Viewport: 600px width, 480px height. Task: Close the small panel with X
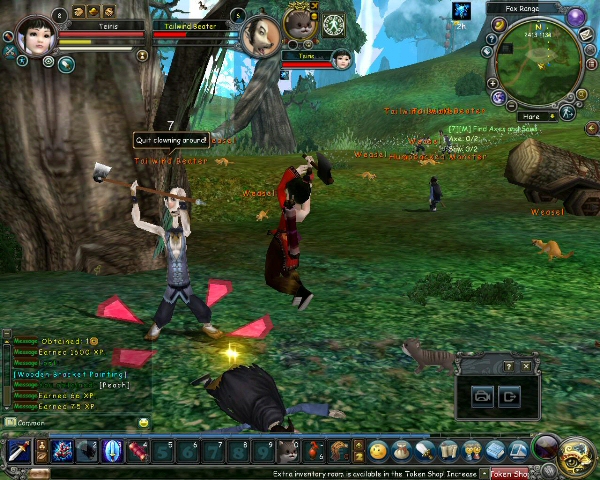coord(526,367)
